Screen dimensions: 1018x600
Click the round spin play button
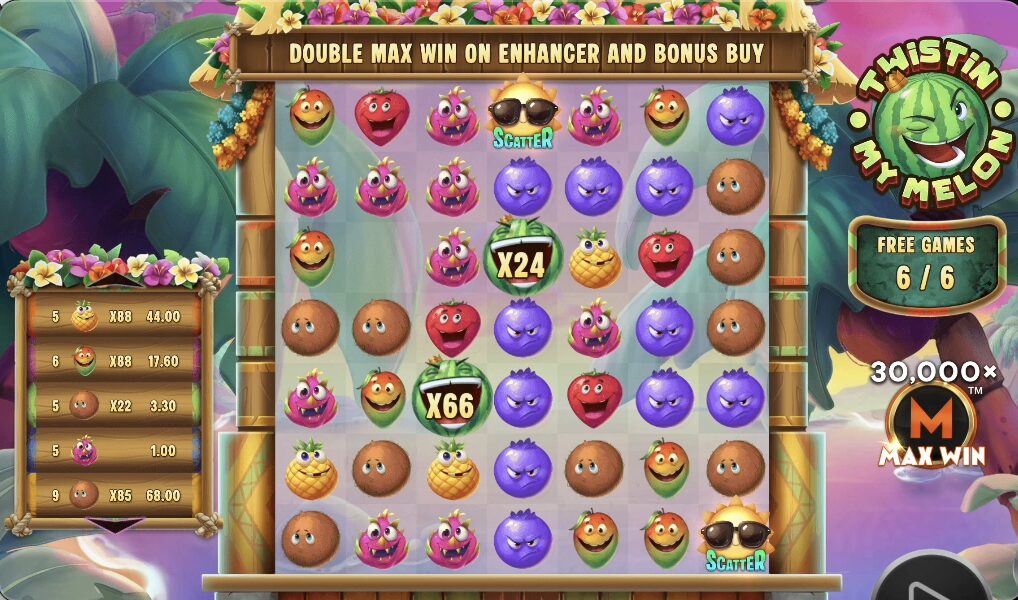[932, 582]
